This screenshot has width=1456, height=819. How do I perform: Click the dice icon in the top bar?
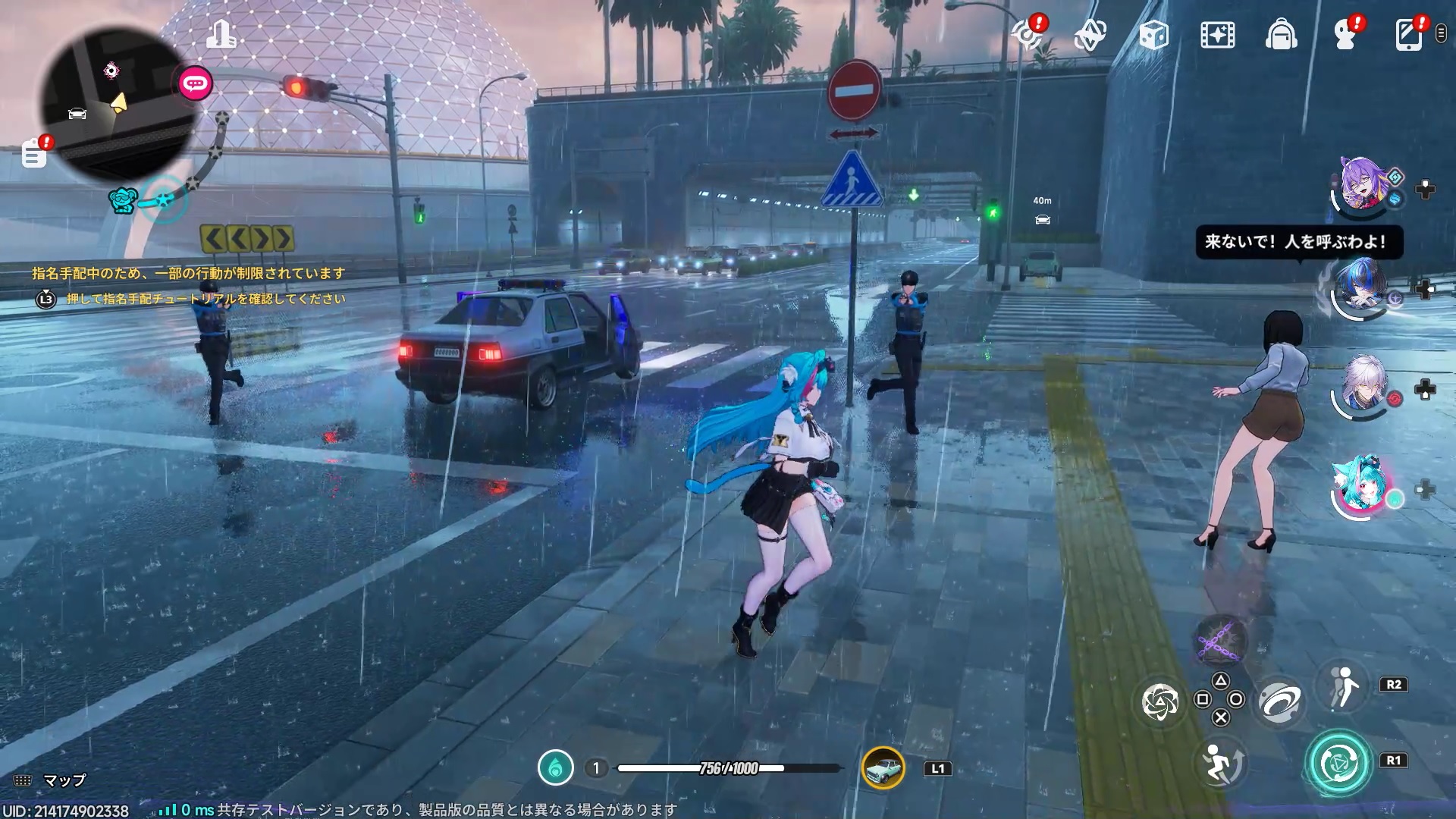1153,35
